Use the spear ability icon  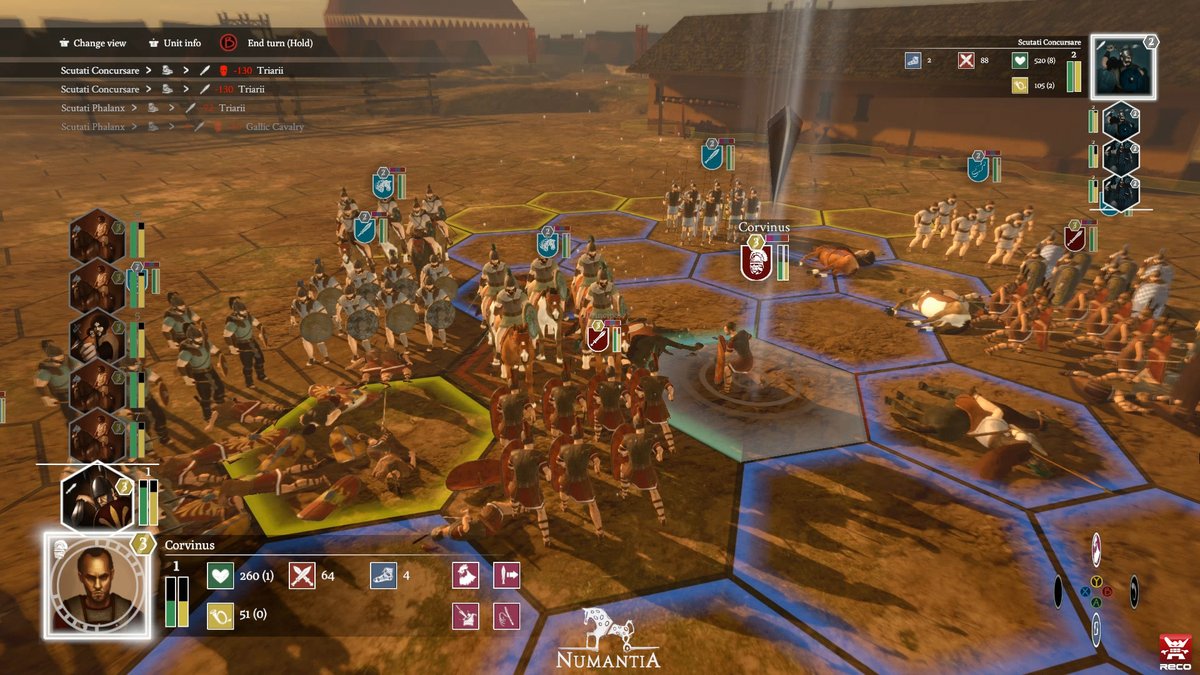(507, 615)
